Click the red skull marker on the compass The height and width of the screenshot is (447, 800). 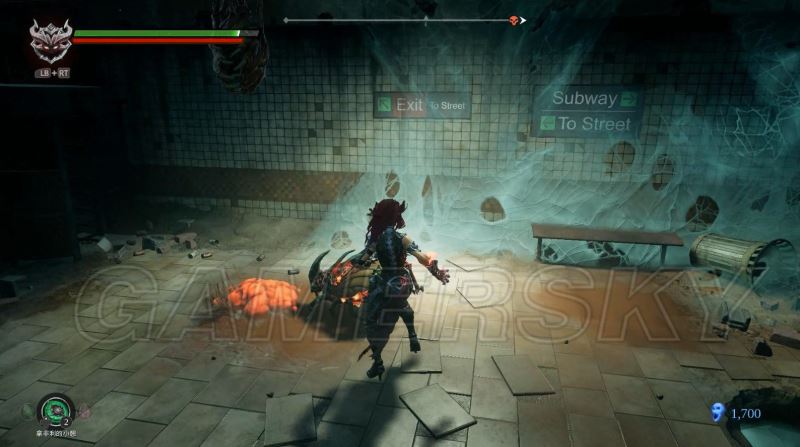515,20
